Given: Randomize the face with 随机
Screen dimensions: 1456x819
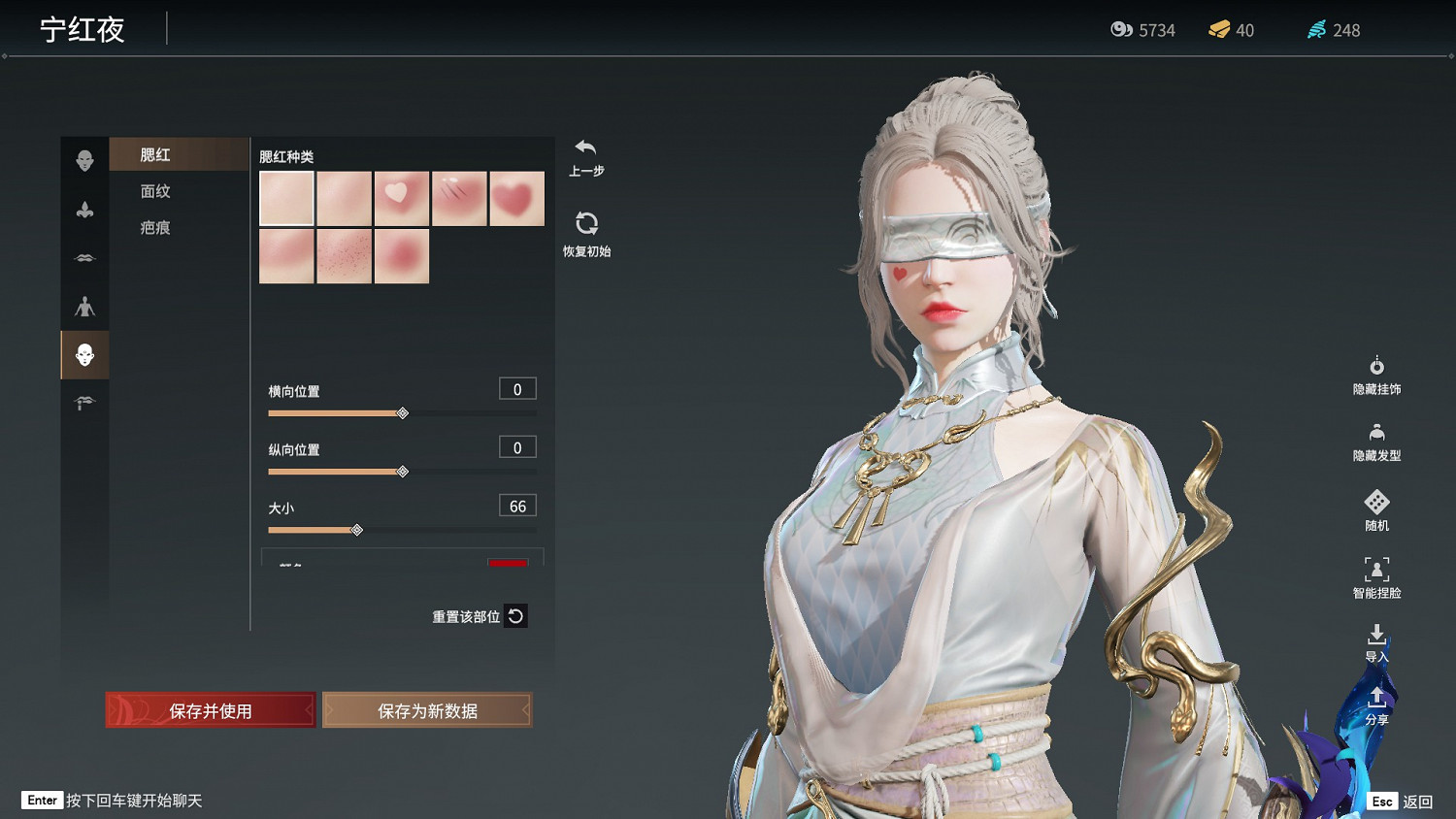Looking at the screenshot, I should click(1376, 510).
